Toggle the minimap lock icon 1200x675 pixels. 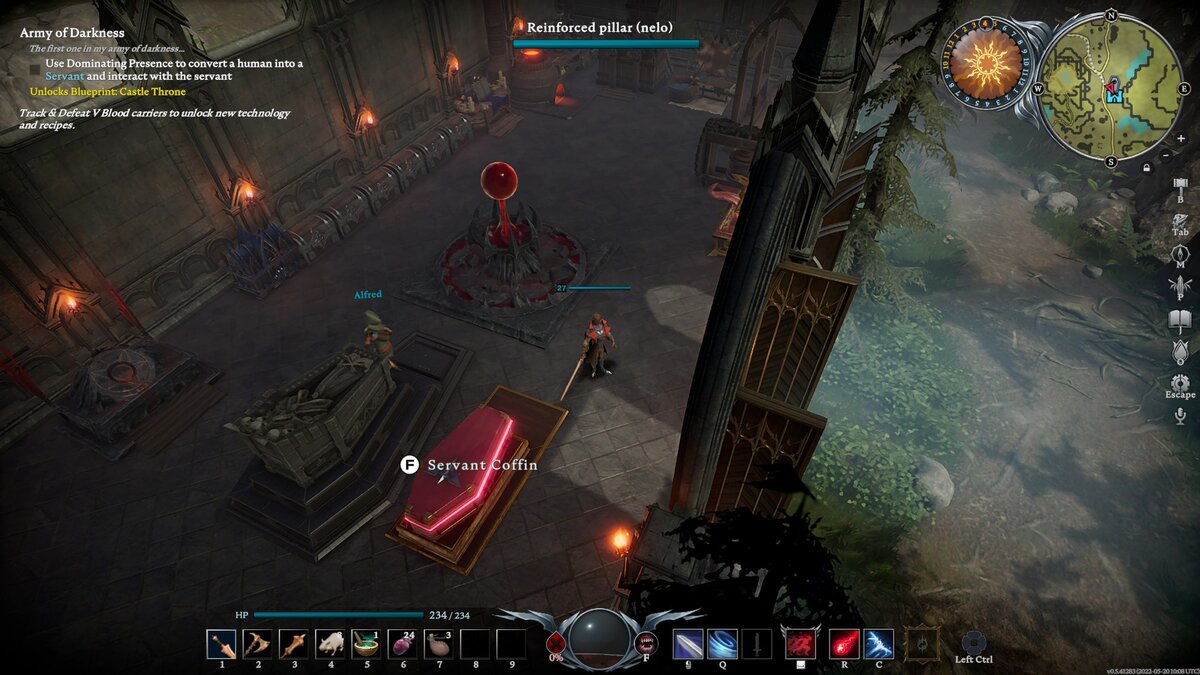tap(1146, 167)
